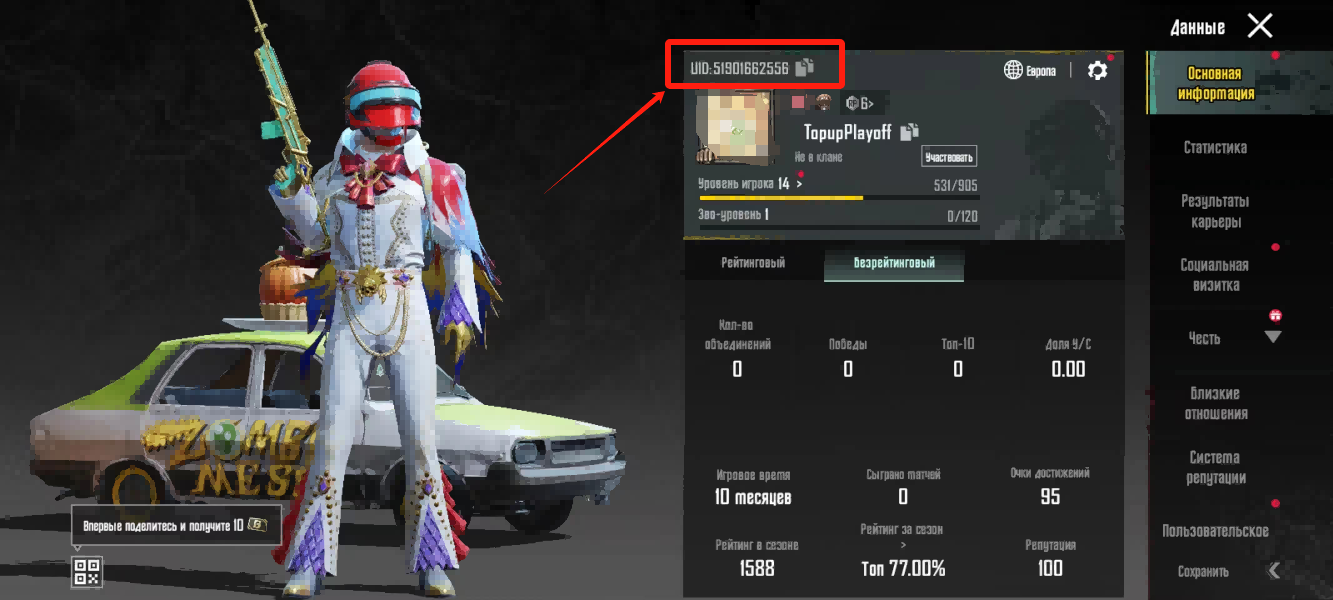Click the Сохранить button
Image resolution: width=1333 pixels, height=600 pixels.
1203,572
